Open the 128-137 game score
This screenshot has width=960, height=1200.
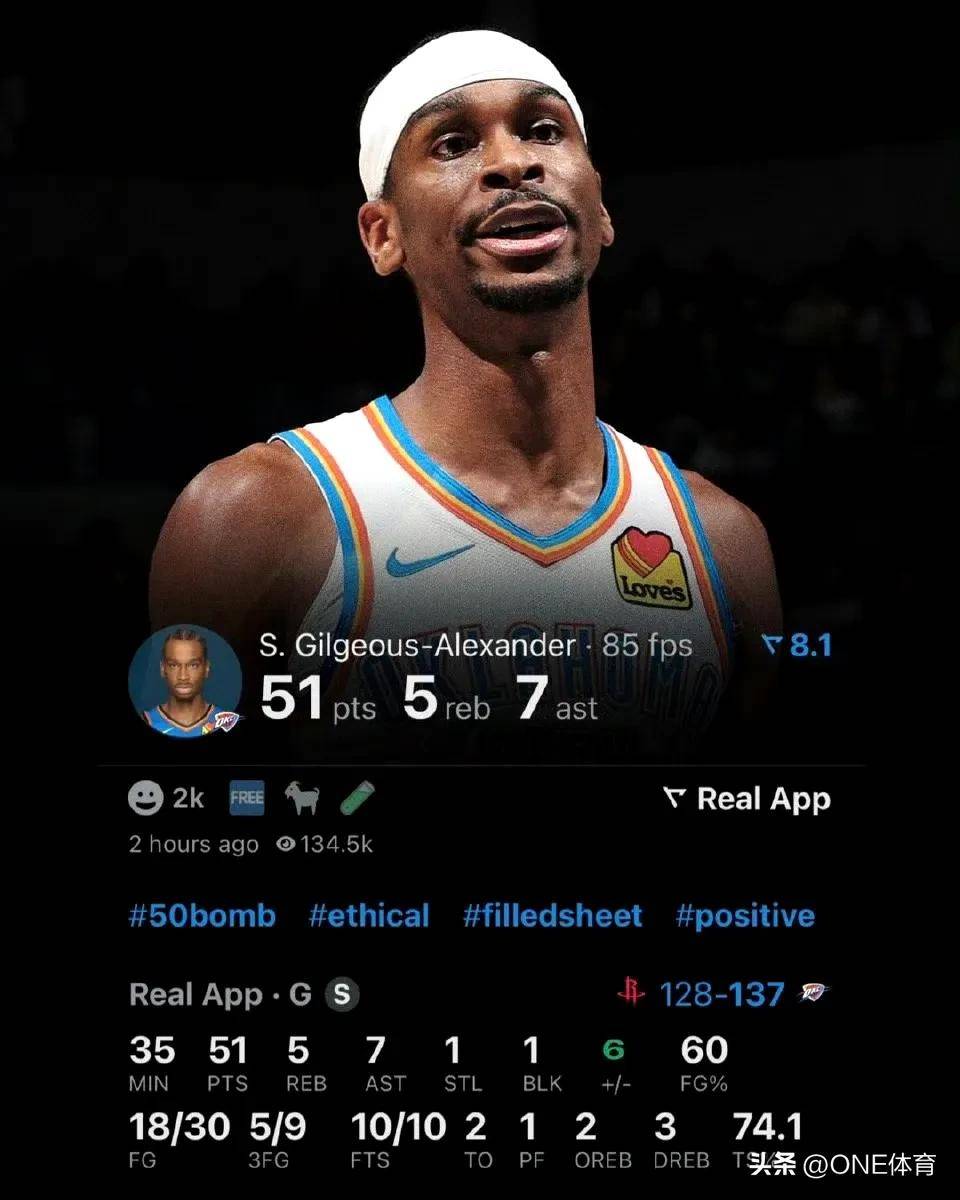point(721,994)
